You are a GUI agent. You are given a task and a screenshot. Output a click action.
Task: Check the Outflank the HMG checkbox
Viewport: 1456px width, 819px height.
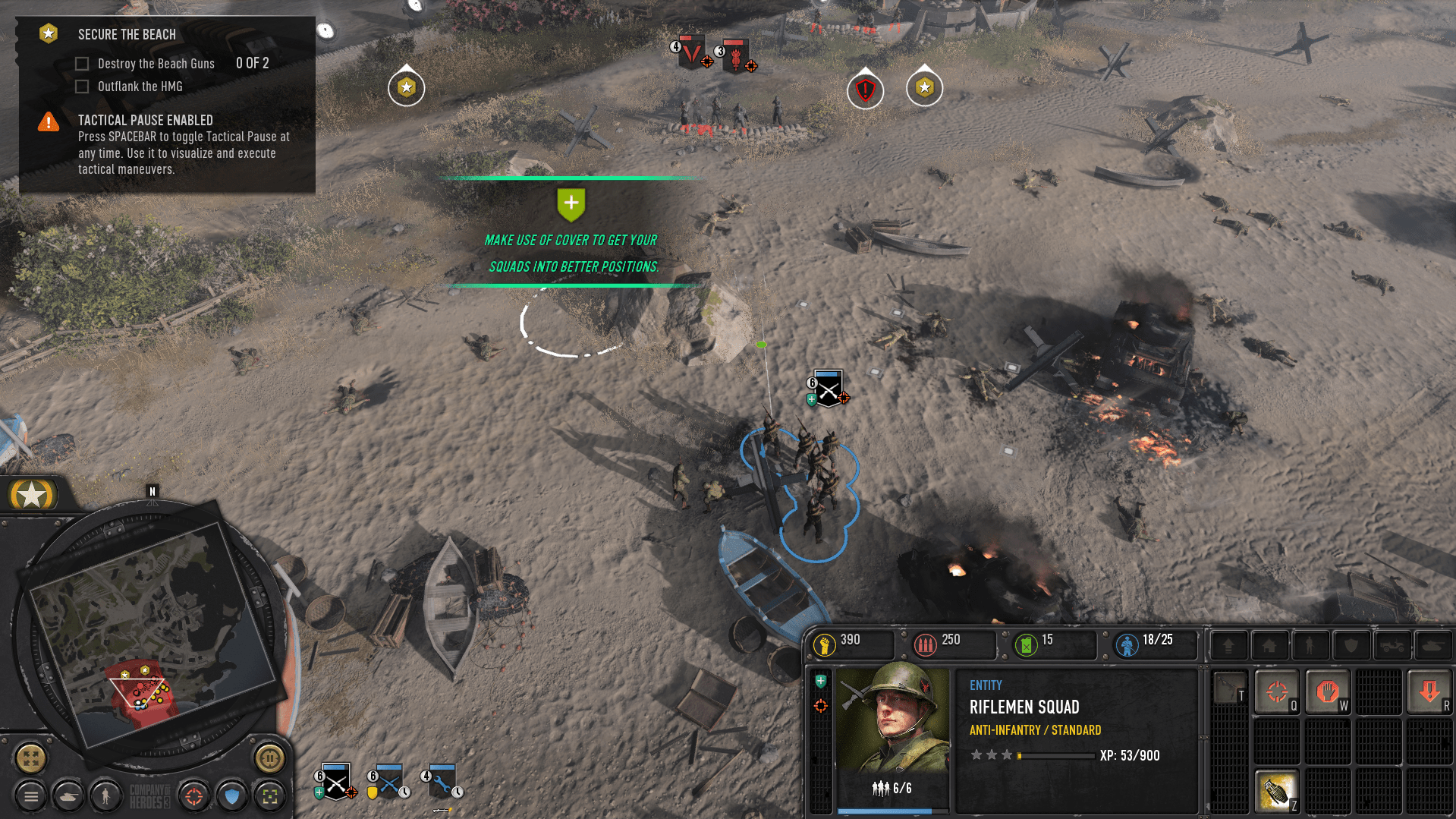(82, 86)
